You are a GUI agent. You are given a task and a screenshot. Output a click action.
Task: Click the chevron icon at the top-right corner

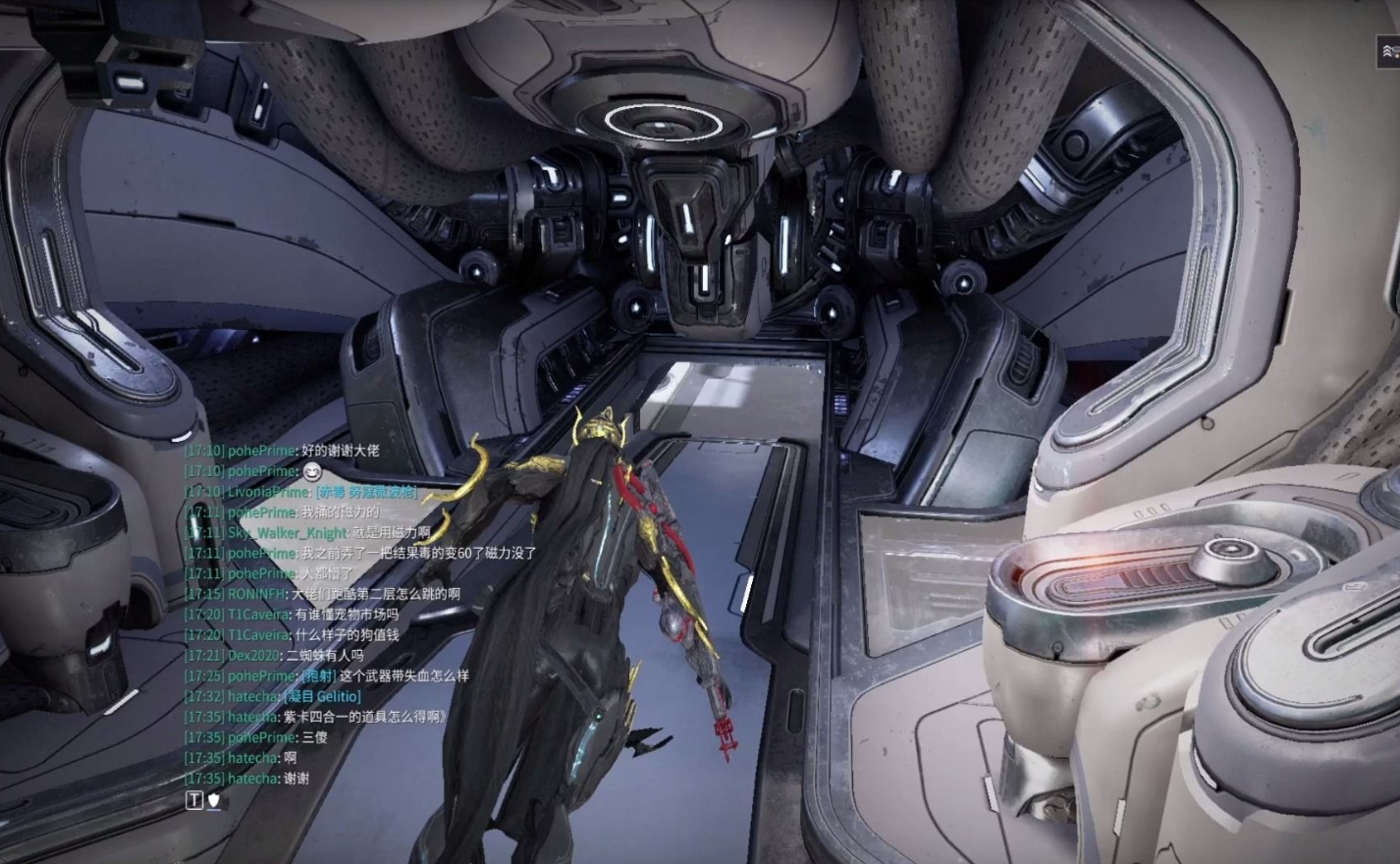(1388, 51)
